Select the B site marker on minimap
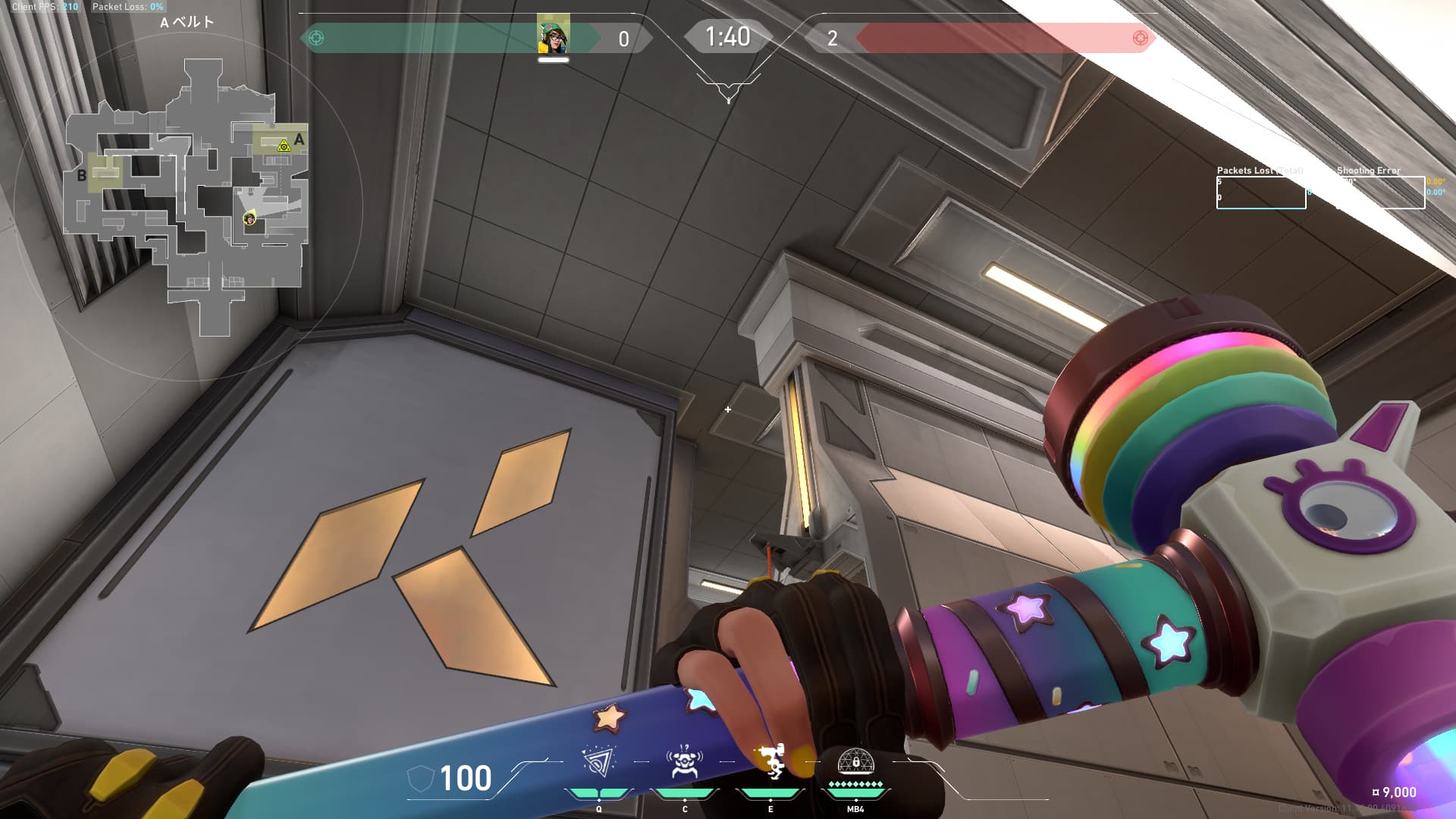Image resolution: width=1456 pixels, height=819 pixels. [x=81, y=176]
